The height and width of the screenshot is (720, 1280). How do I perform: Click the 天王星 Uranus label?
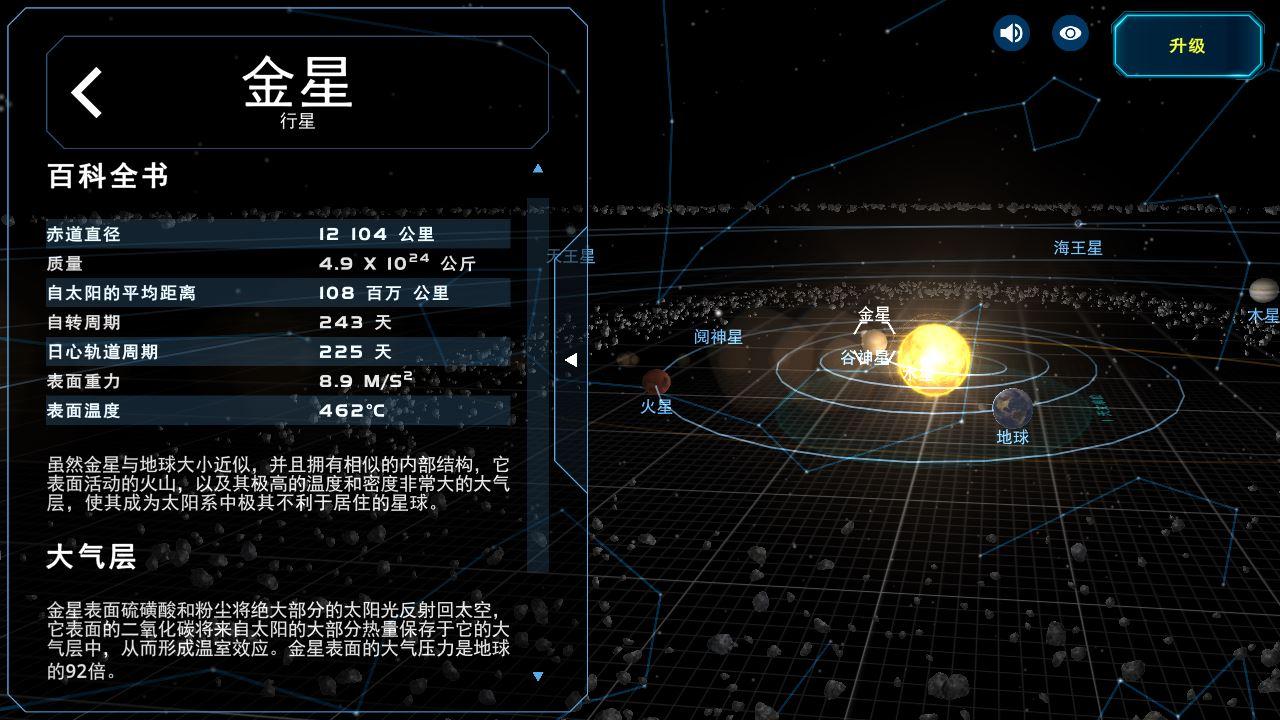tap(571, 257)
